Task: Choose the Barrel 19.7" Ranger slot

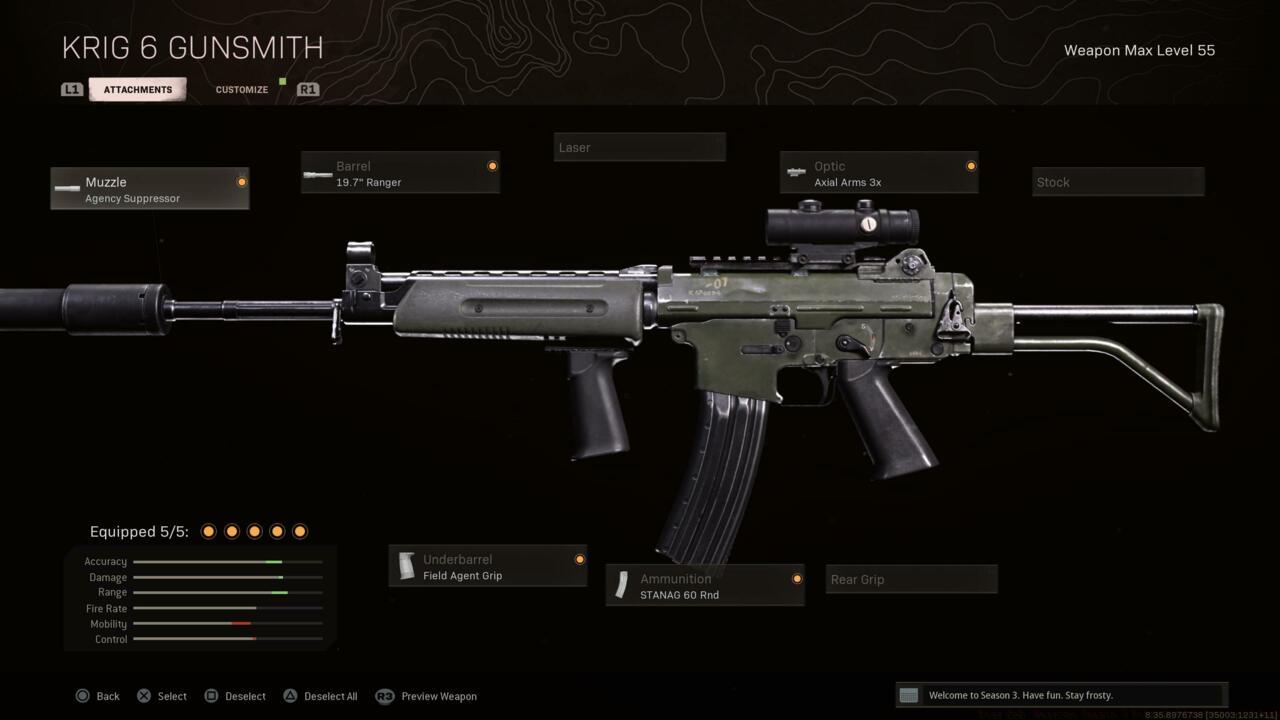Action: (x=400, y=174)
